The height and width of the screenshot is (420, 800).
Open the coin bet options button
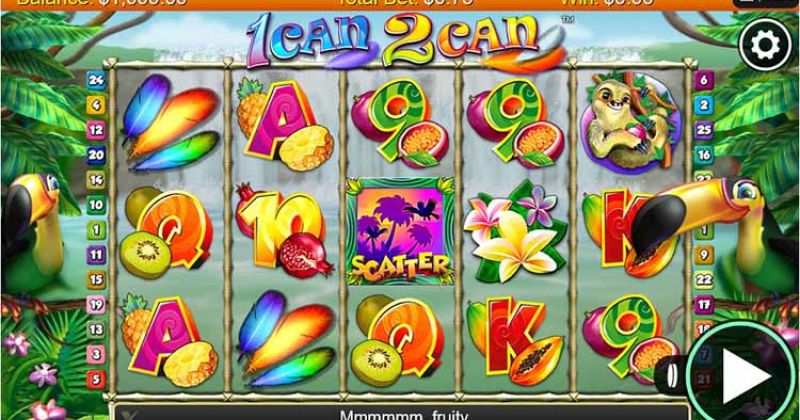[x=671, y=378]
